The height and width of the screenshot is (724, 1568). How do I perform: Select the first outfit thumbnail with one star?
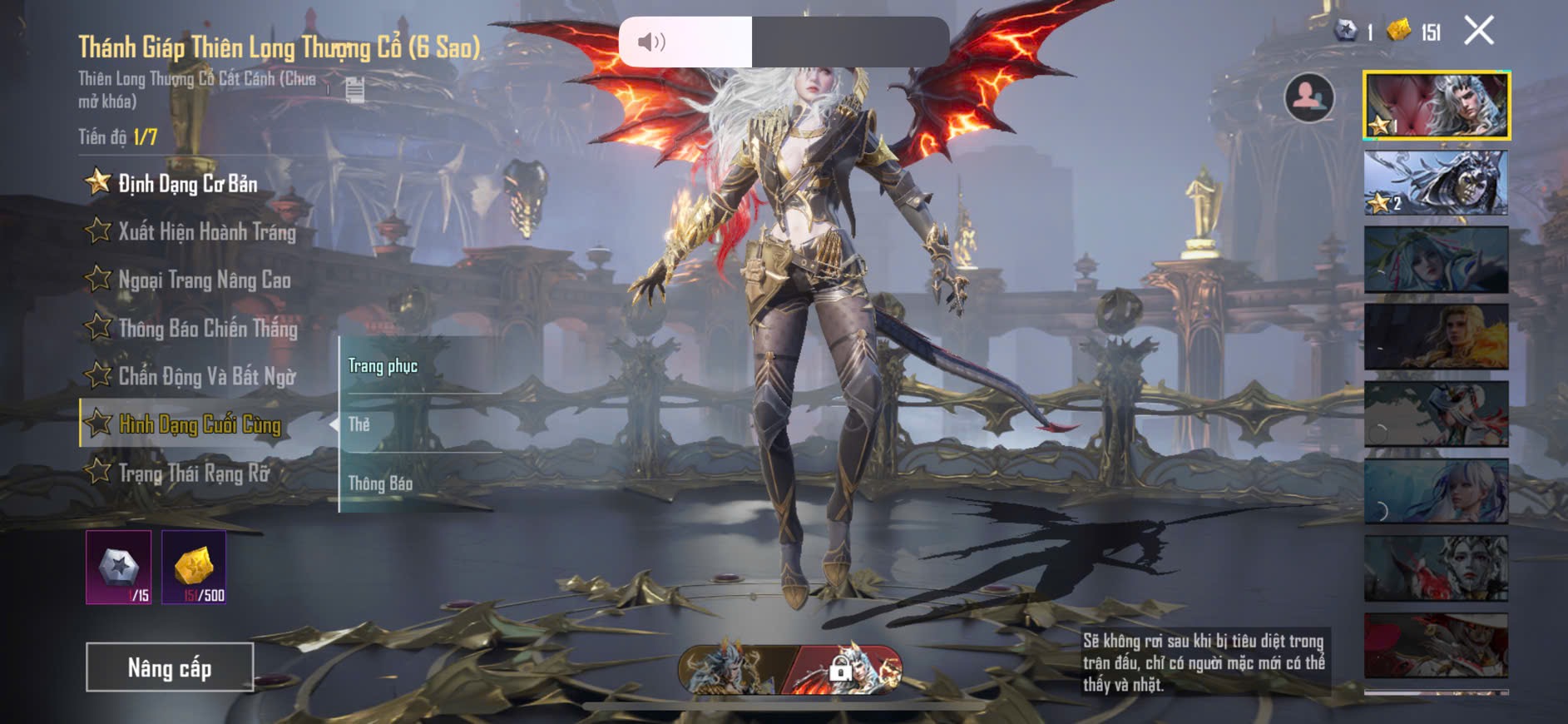point(1436,105)
